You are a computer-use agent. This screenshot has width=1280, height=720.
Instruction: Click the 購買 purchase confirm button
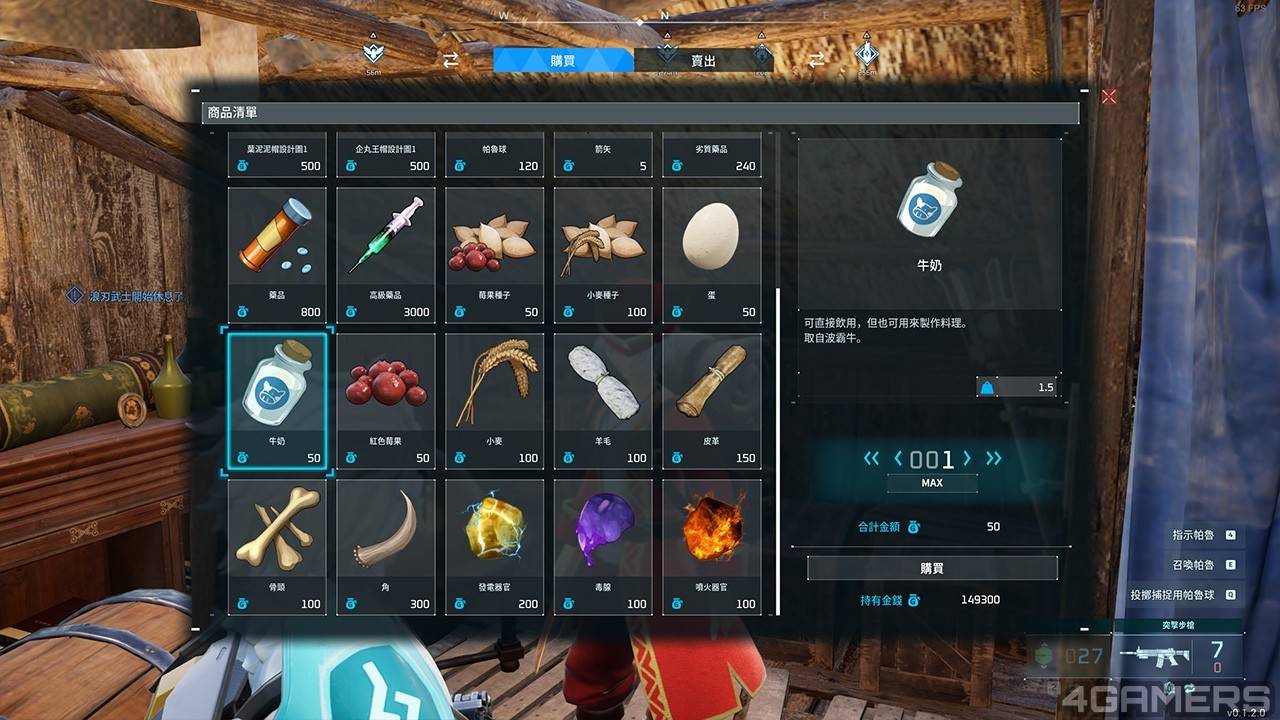[x=932, y=568]
